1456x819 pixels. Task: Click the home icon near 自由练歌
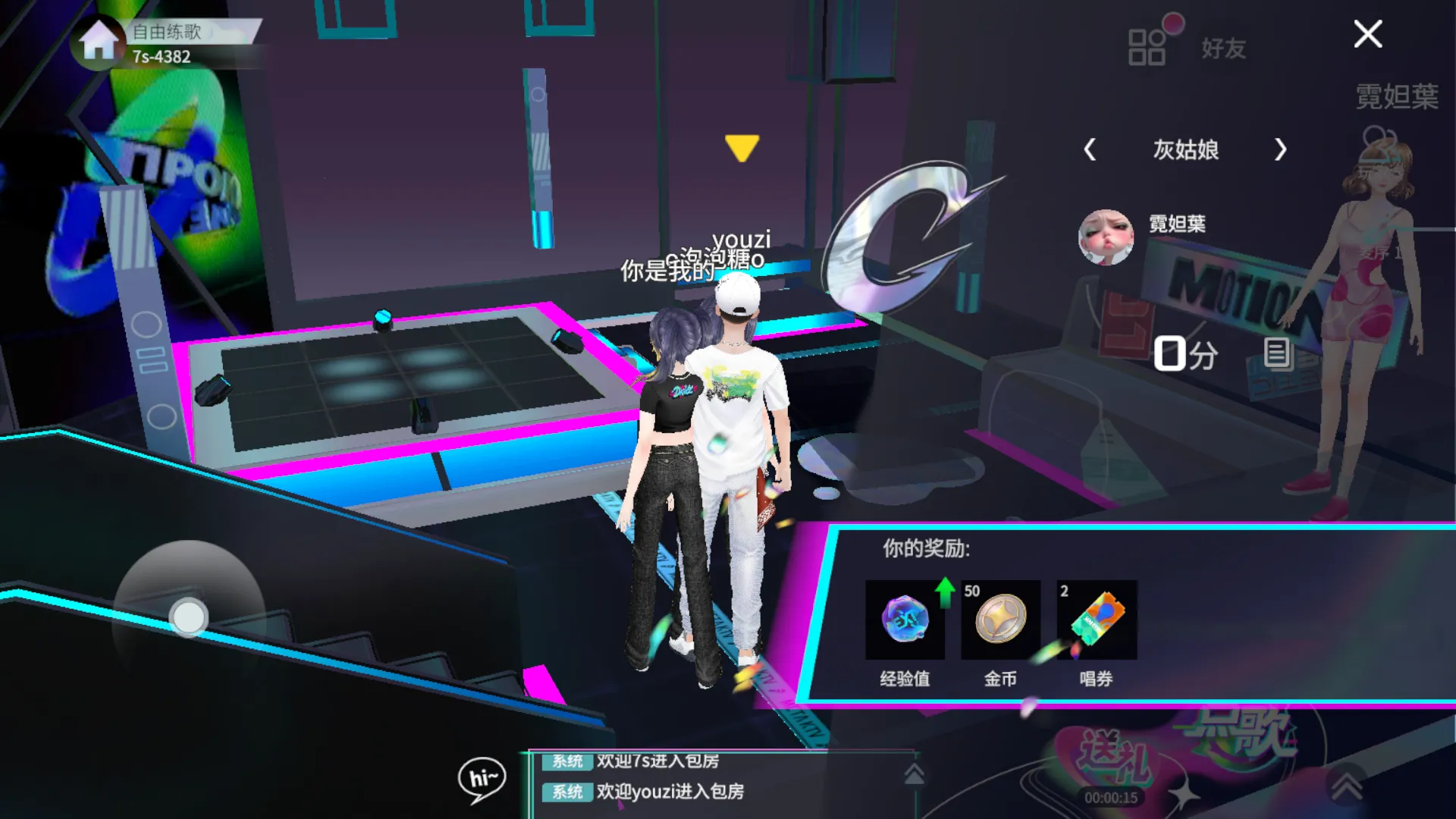(x=97, y=43)
